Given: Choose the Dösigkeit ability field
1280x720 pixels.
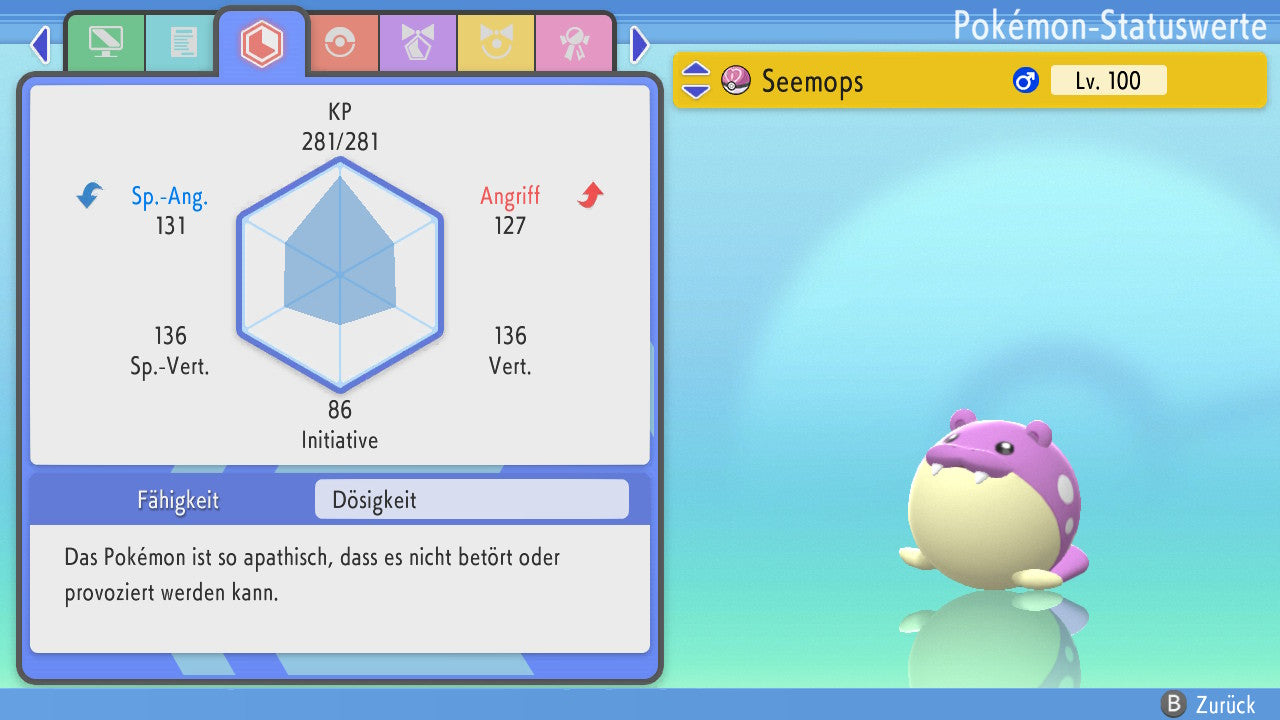Looking at the screenshot, I should [x=471, y=500].
